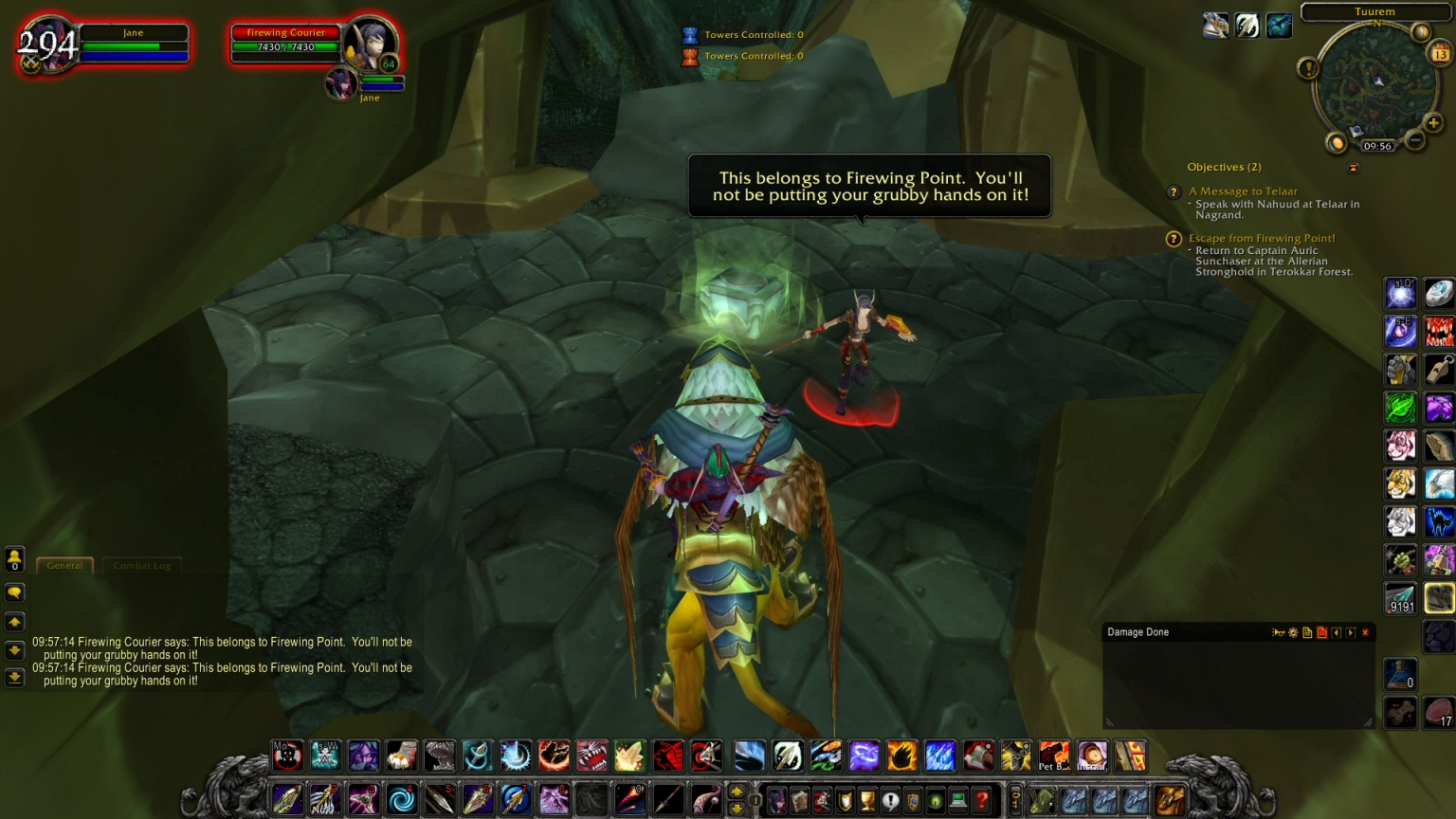Click the red question mark Help icon
1456x819 pixels.
pos(981,800)
